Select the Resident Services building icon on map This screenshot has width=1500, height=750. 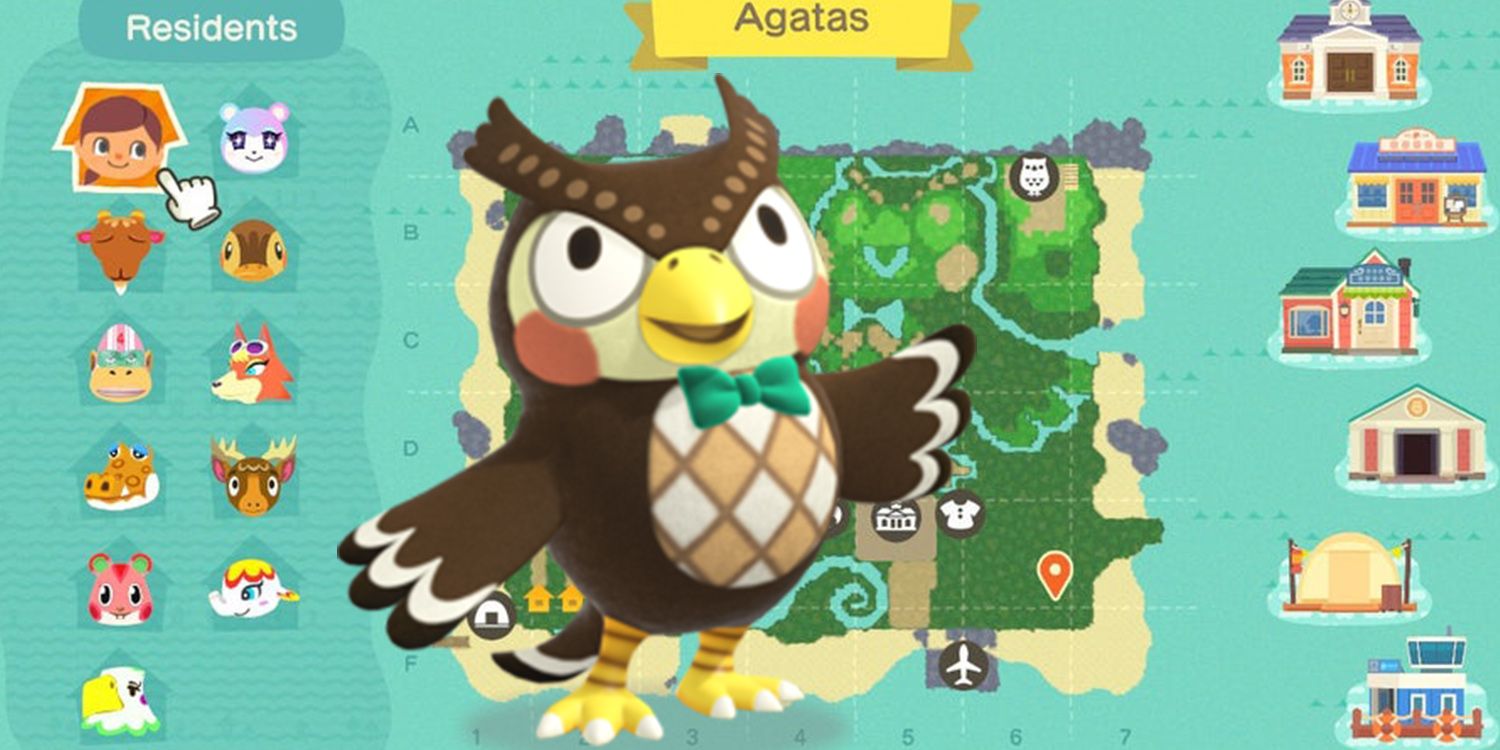[895, 518]
